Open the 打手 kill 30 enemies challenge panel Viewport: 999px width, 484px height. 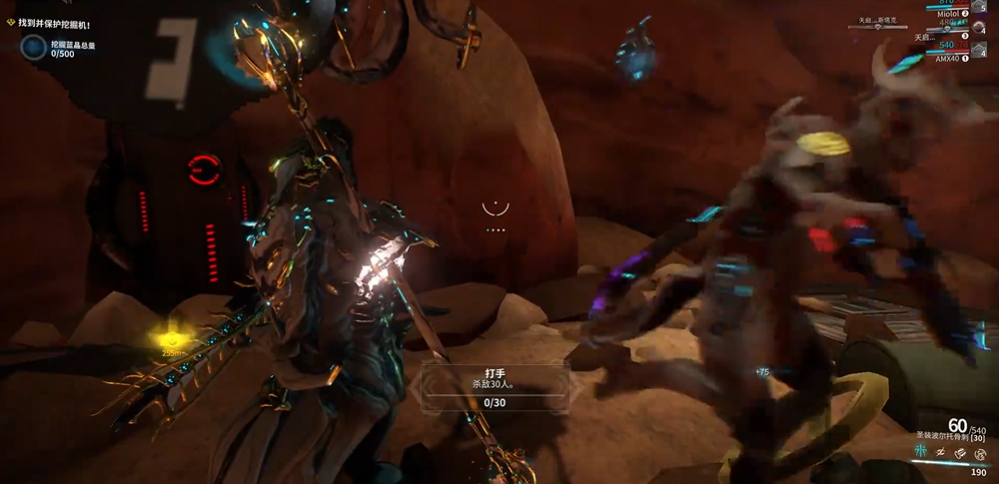pyautogui.click(x=494, y=387)
